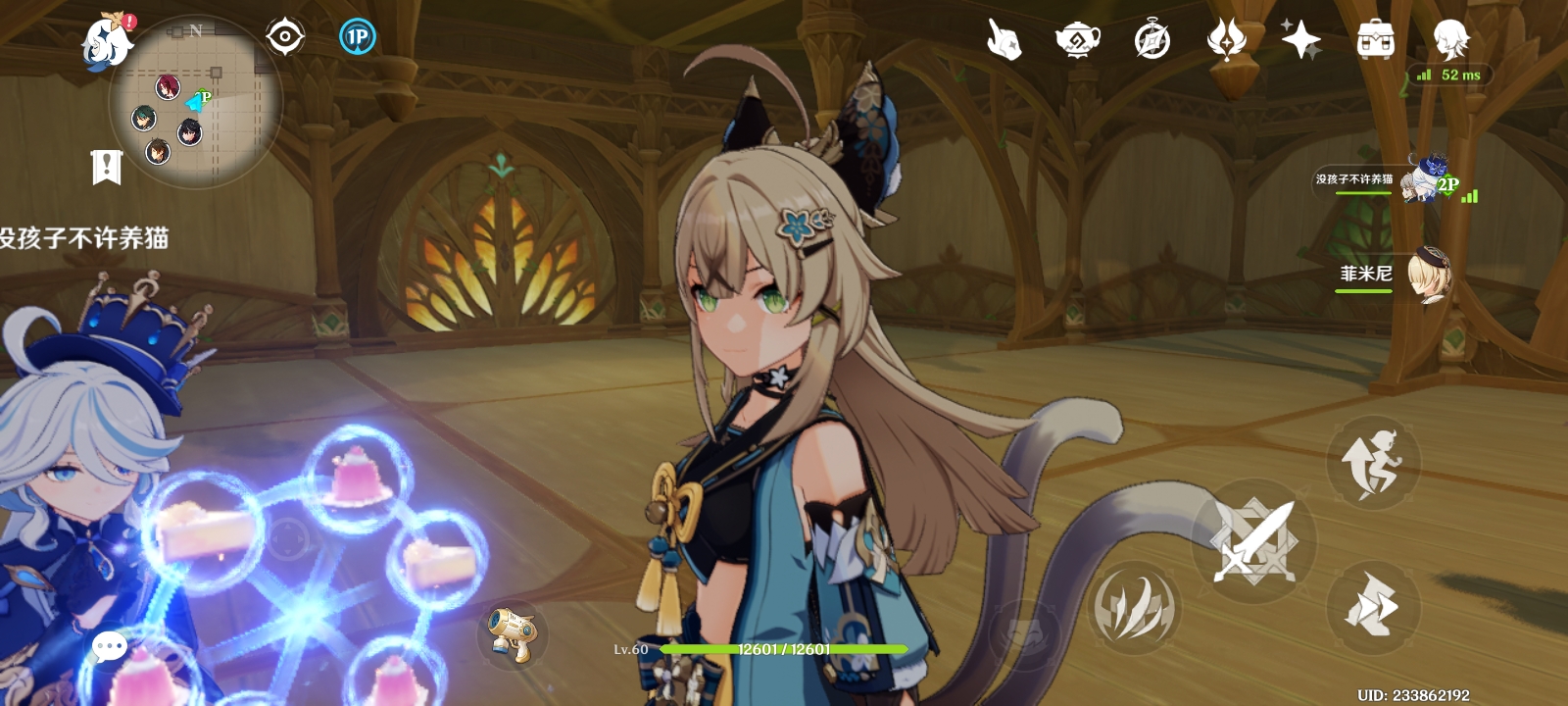The image size is (1568, 706).
Task: Open the Paimon main menu
Action: click(106, 41)
